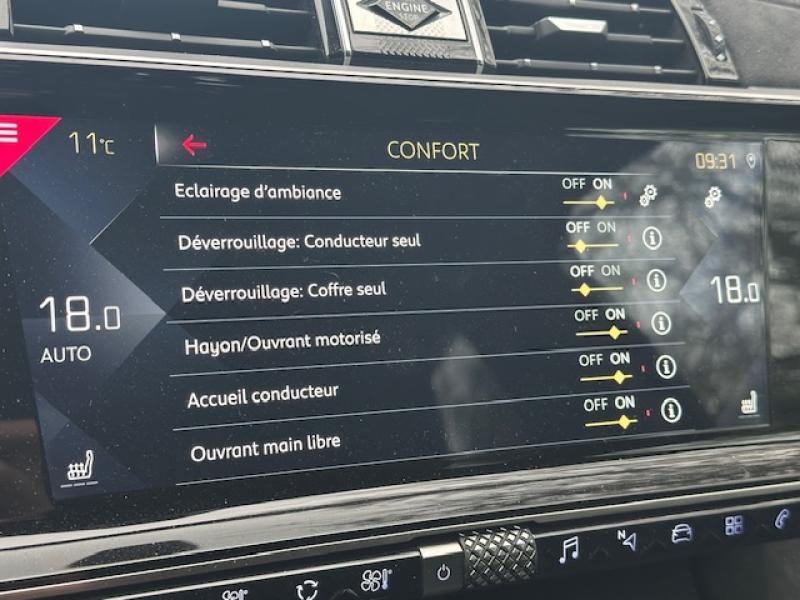Show info for Déverrouillage: Coffre seul
Viewport: 800px width, 600px height.
[x=656, y=280]
